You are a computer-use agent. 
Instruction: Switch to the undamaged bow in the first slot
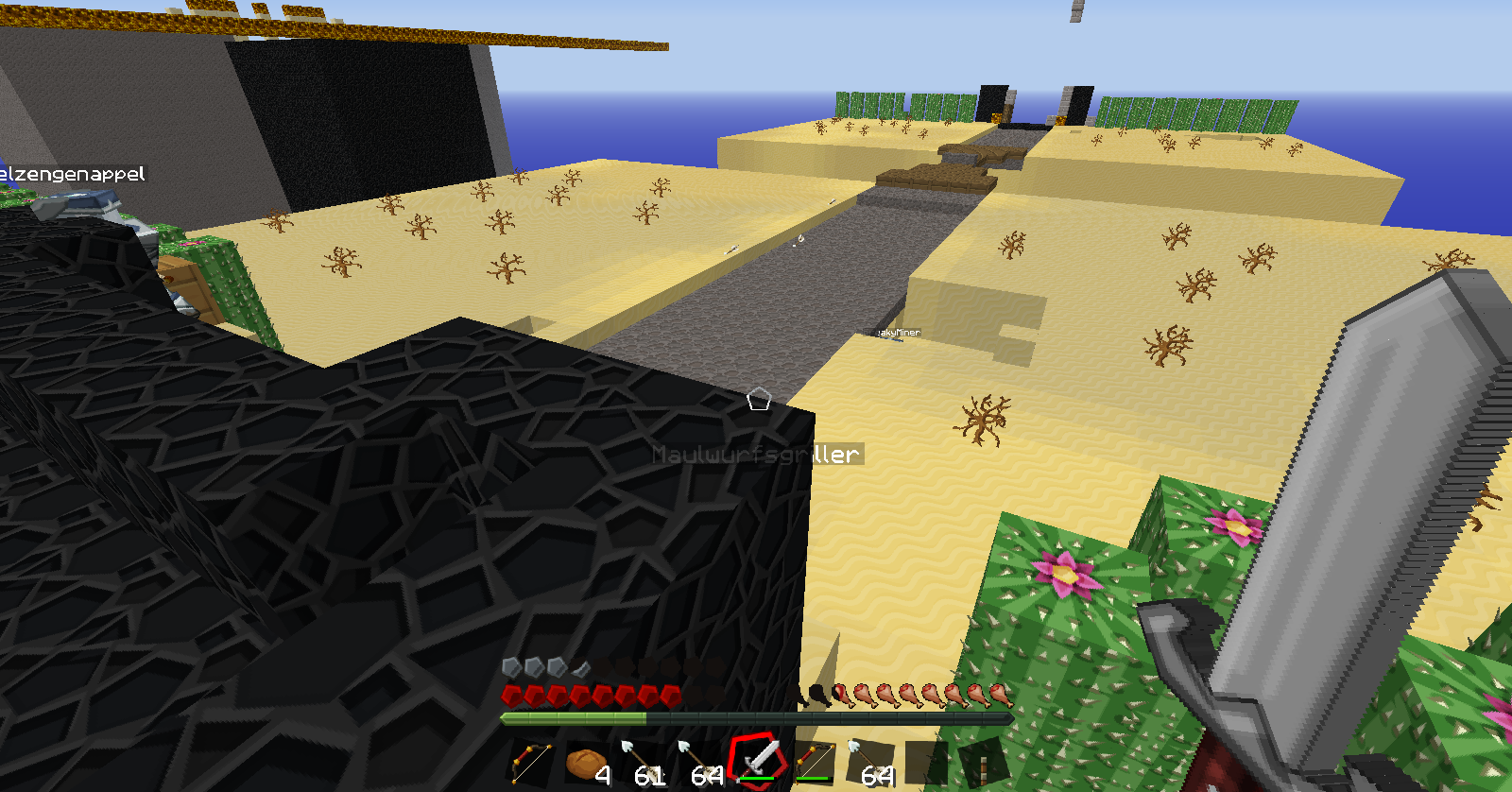click(531, 762)
